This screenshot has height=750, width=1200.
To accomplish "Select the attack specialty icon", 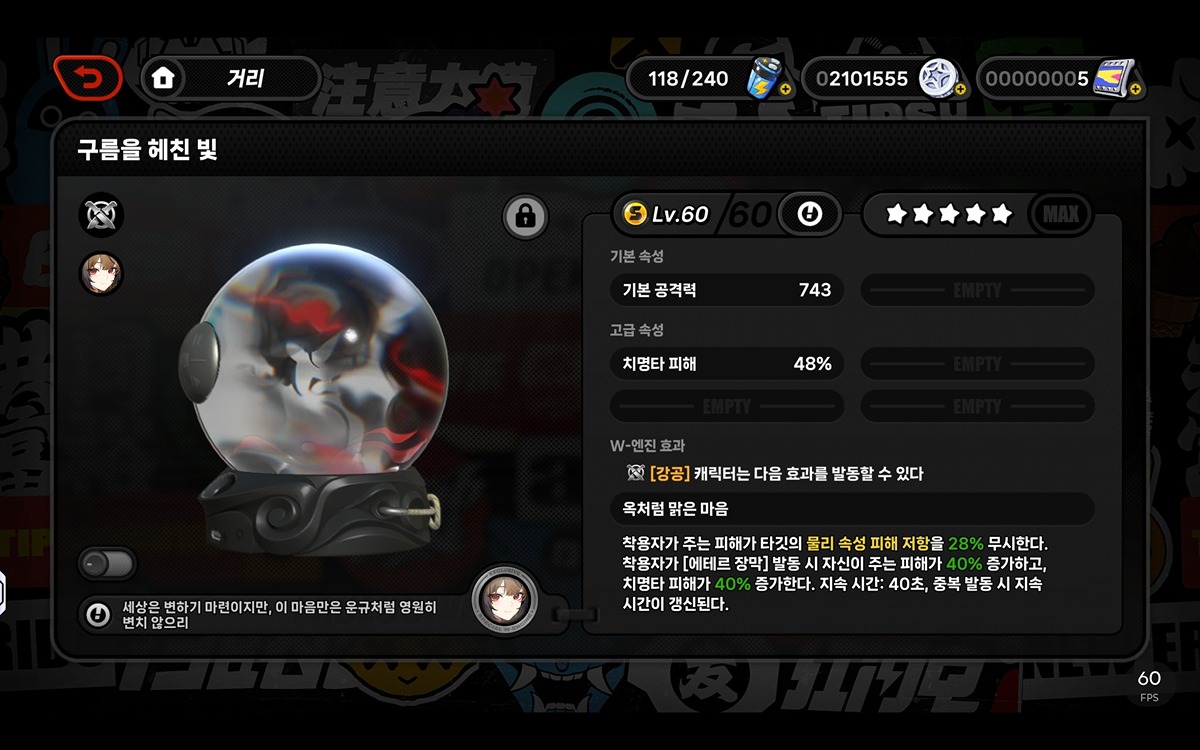I will 101,215.
